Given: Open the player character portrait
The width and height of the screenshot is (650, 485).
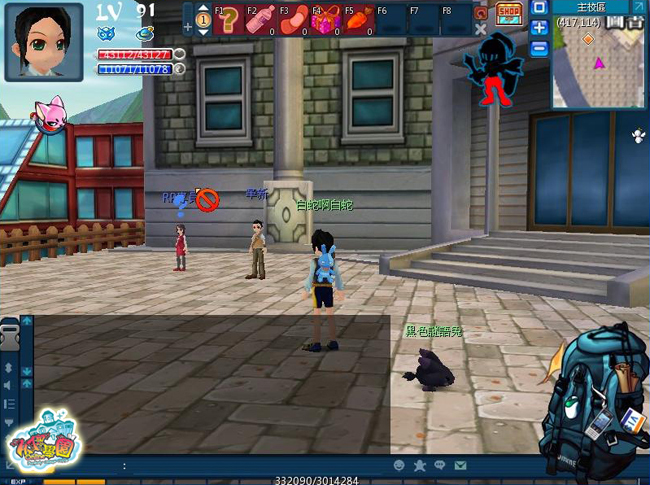Looking at the screenshot, I should click(x=44, y=41).
